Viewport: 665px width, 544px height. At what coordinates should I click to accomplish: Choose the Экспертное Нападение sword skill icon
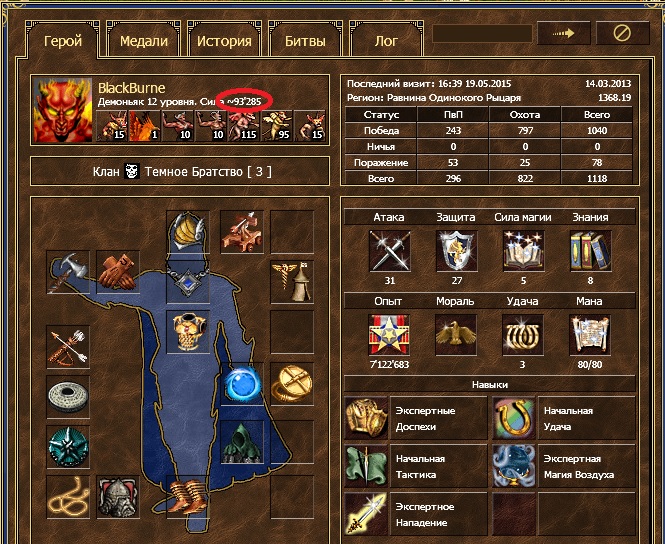click(366, 513)
